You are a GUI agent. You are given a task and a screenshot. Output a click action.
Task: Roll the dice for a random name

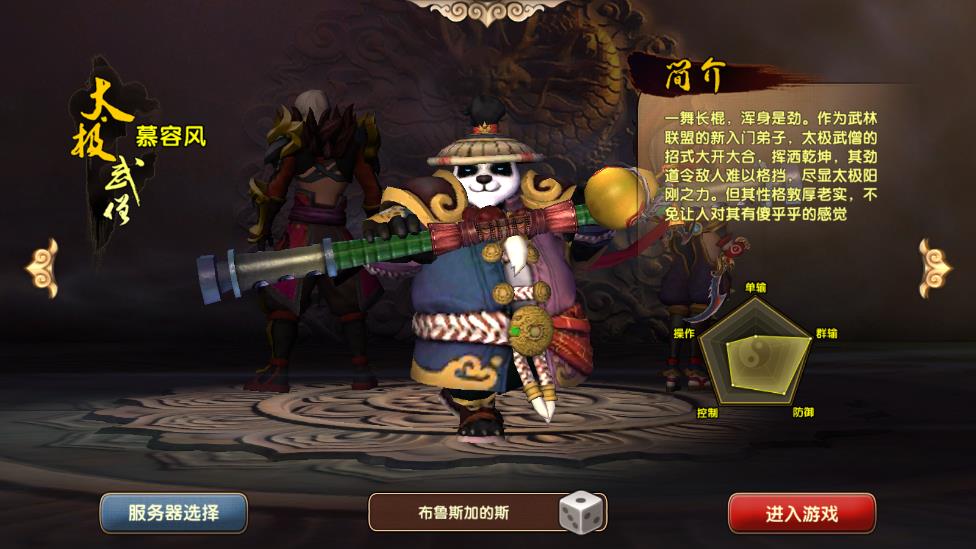point(578,512)
